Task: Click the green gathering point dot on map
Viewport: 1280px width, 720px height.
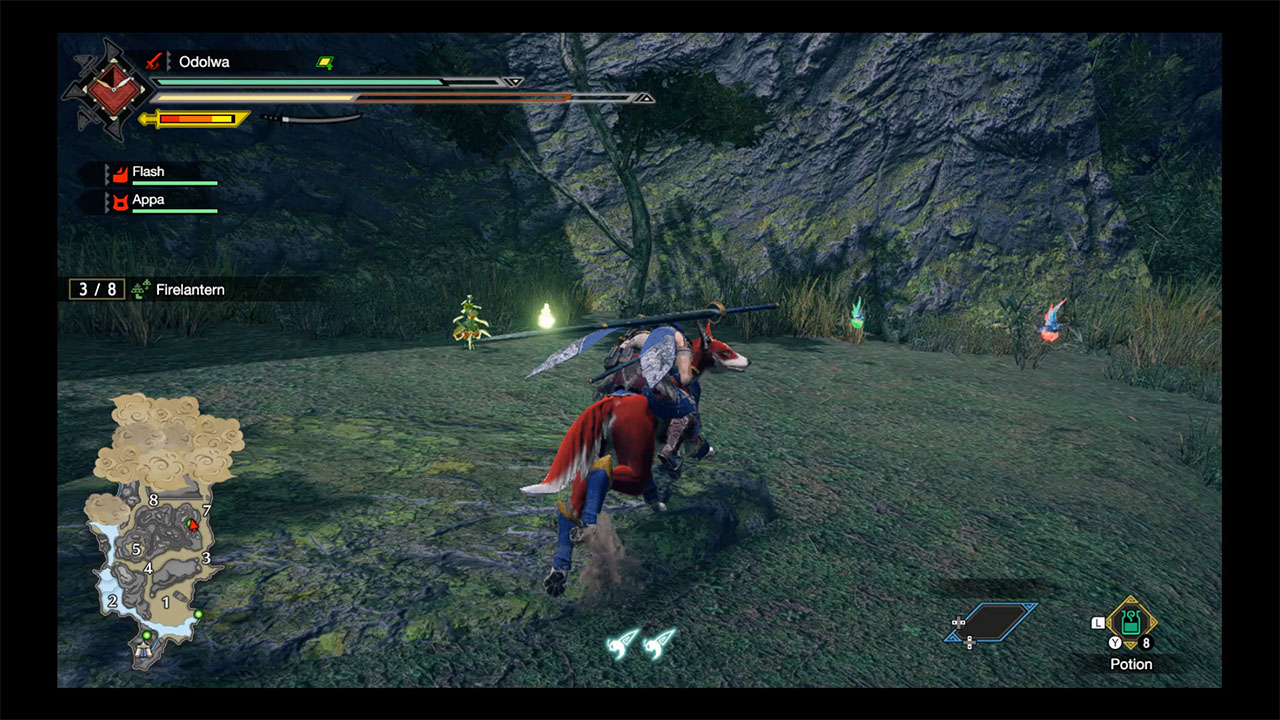Action: 199,614
